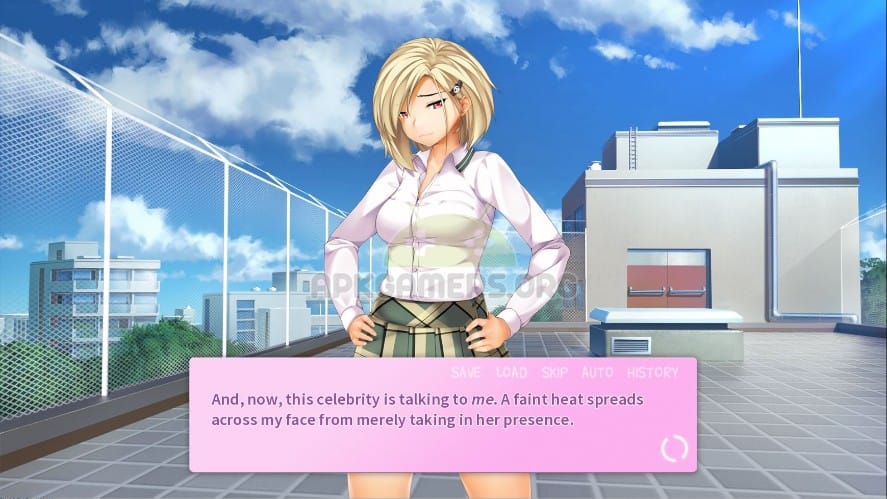Activate SKIP to fast-forward dialogue
887x499 pixels.
(x=555, y=373)
